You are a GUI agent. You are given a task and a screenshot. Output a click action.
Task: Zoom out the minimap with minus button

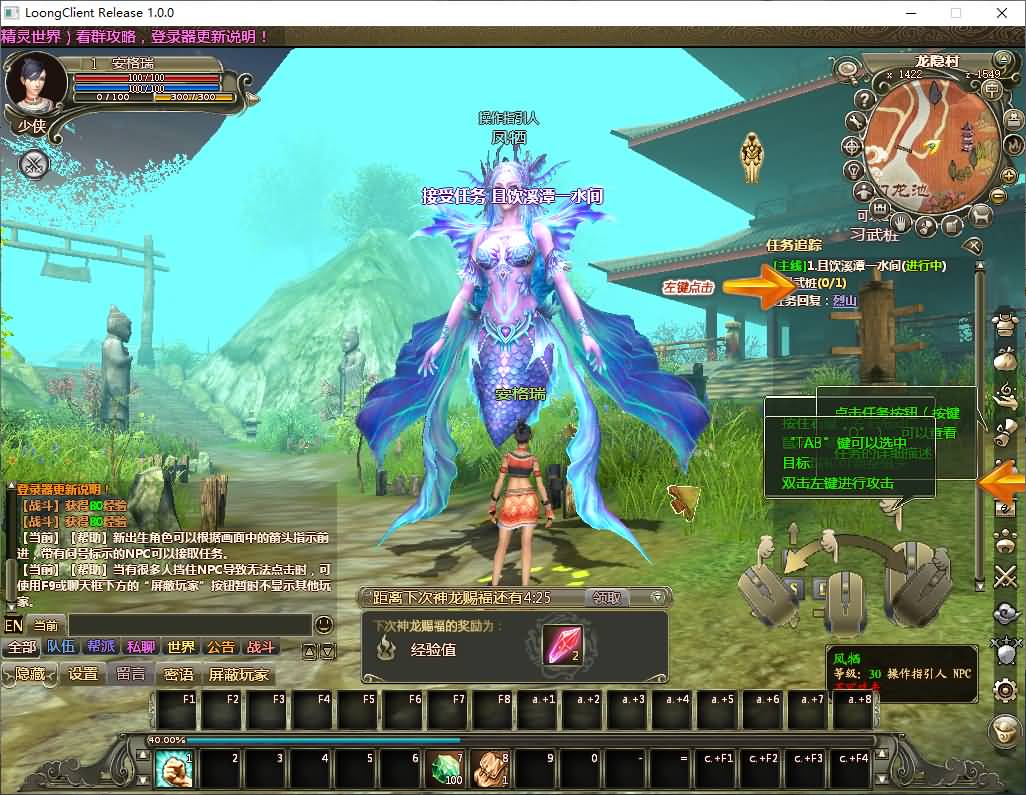997,195
